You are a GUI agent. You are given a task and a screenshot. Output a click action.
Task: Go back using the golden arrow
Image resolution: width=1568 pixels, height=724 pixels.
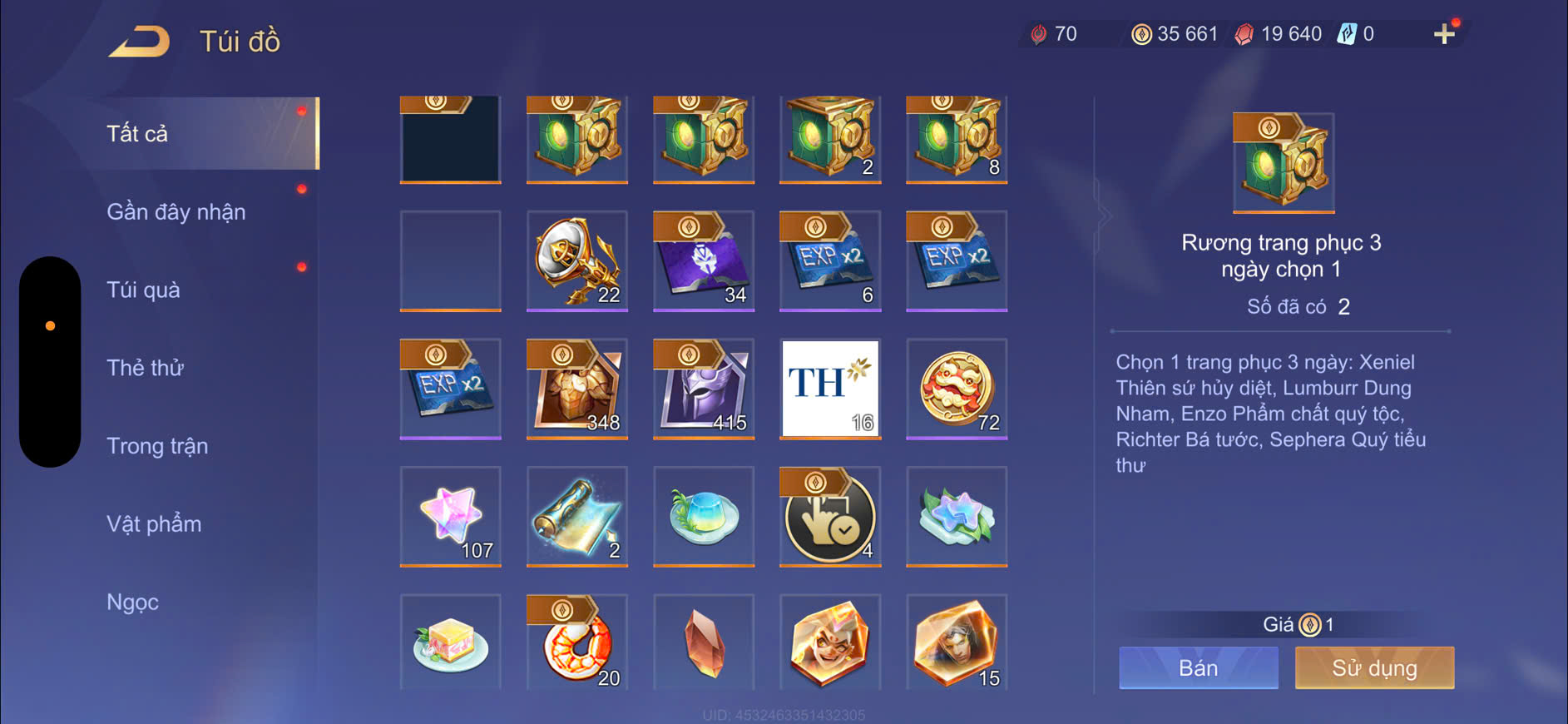point(139,41)
